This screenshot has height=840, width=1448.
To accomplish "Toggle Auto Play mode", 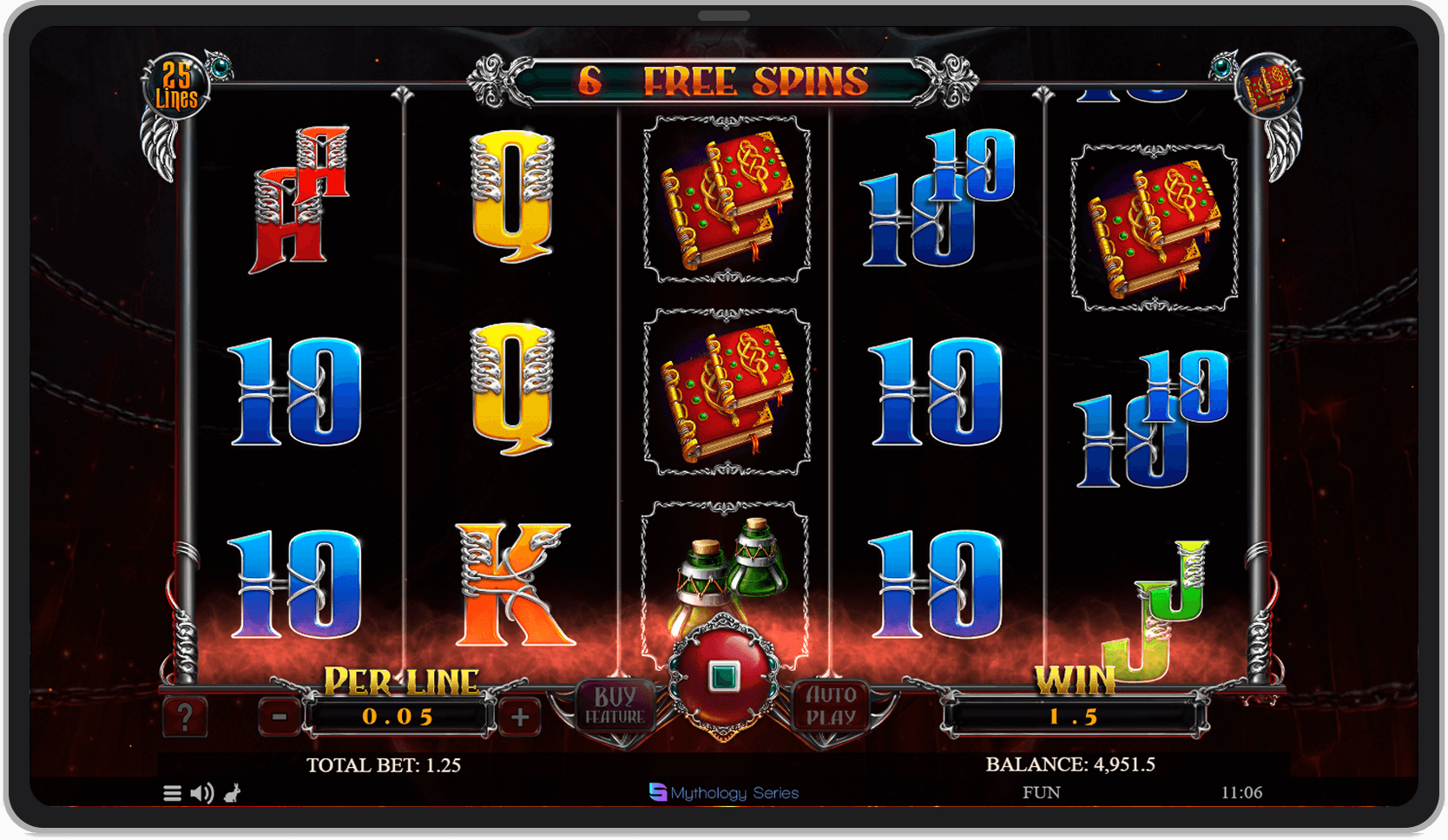I will [833, 705].
